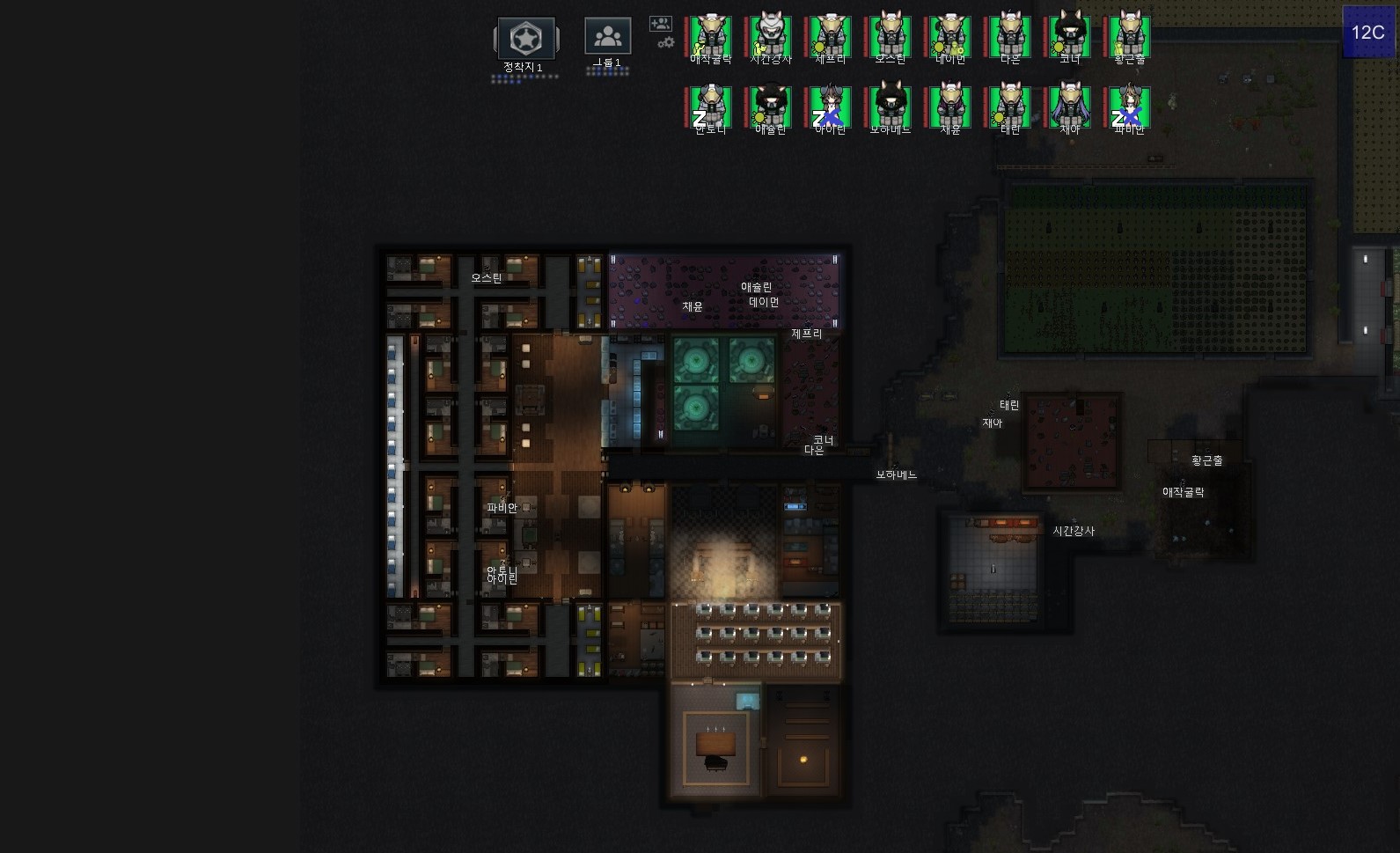
Task: Select colonist 다온 portrait
Action: pyautogui.click(x=1010, y=37)
